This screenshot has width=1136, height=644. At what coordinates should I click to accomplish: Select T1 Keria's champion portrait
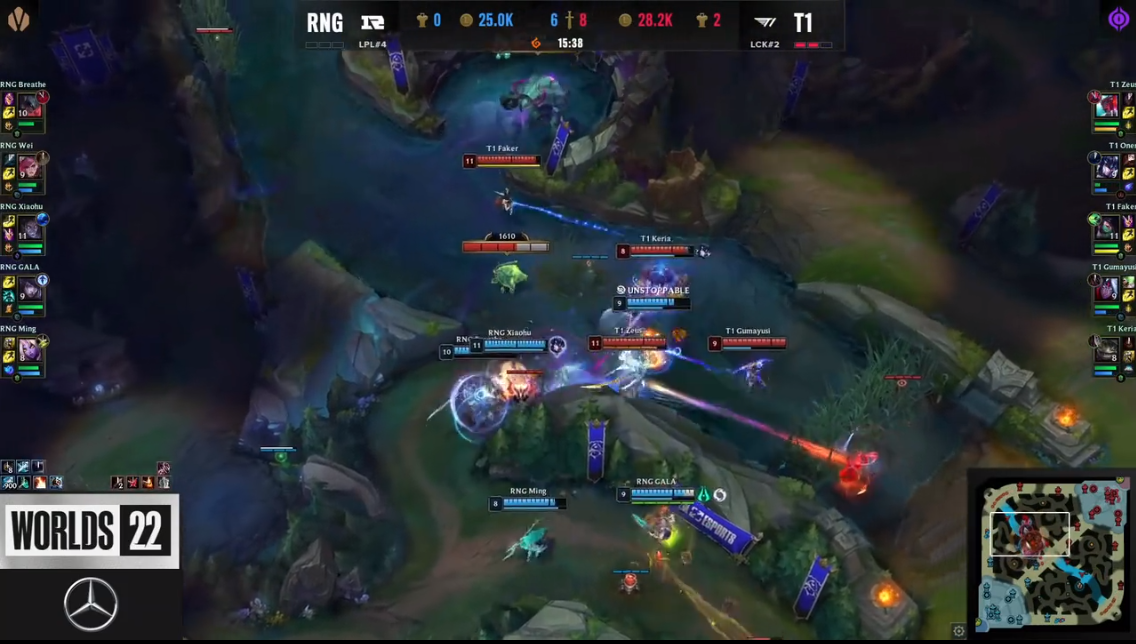(x=1107, y=350)
